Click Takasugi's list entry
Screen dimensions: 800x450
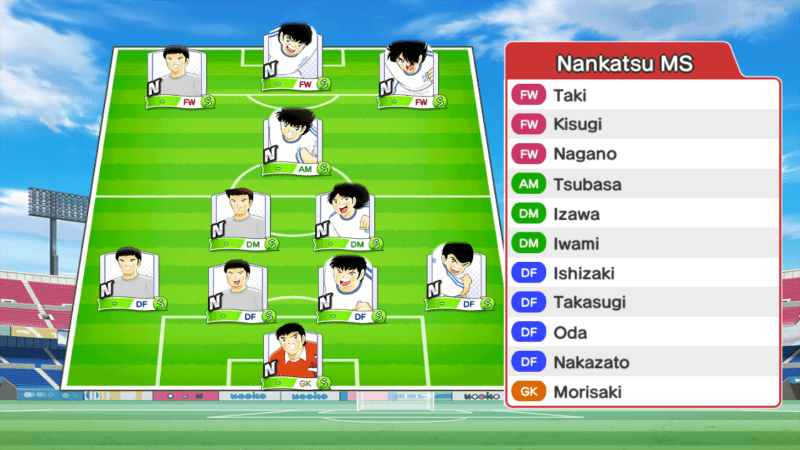pos(642,303)
